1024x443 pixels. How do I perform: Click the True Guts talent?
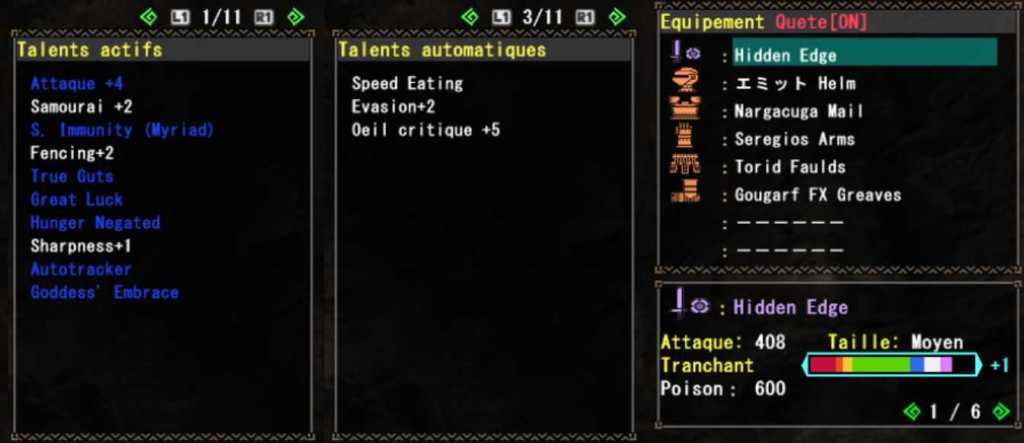click(72, 176)
